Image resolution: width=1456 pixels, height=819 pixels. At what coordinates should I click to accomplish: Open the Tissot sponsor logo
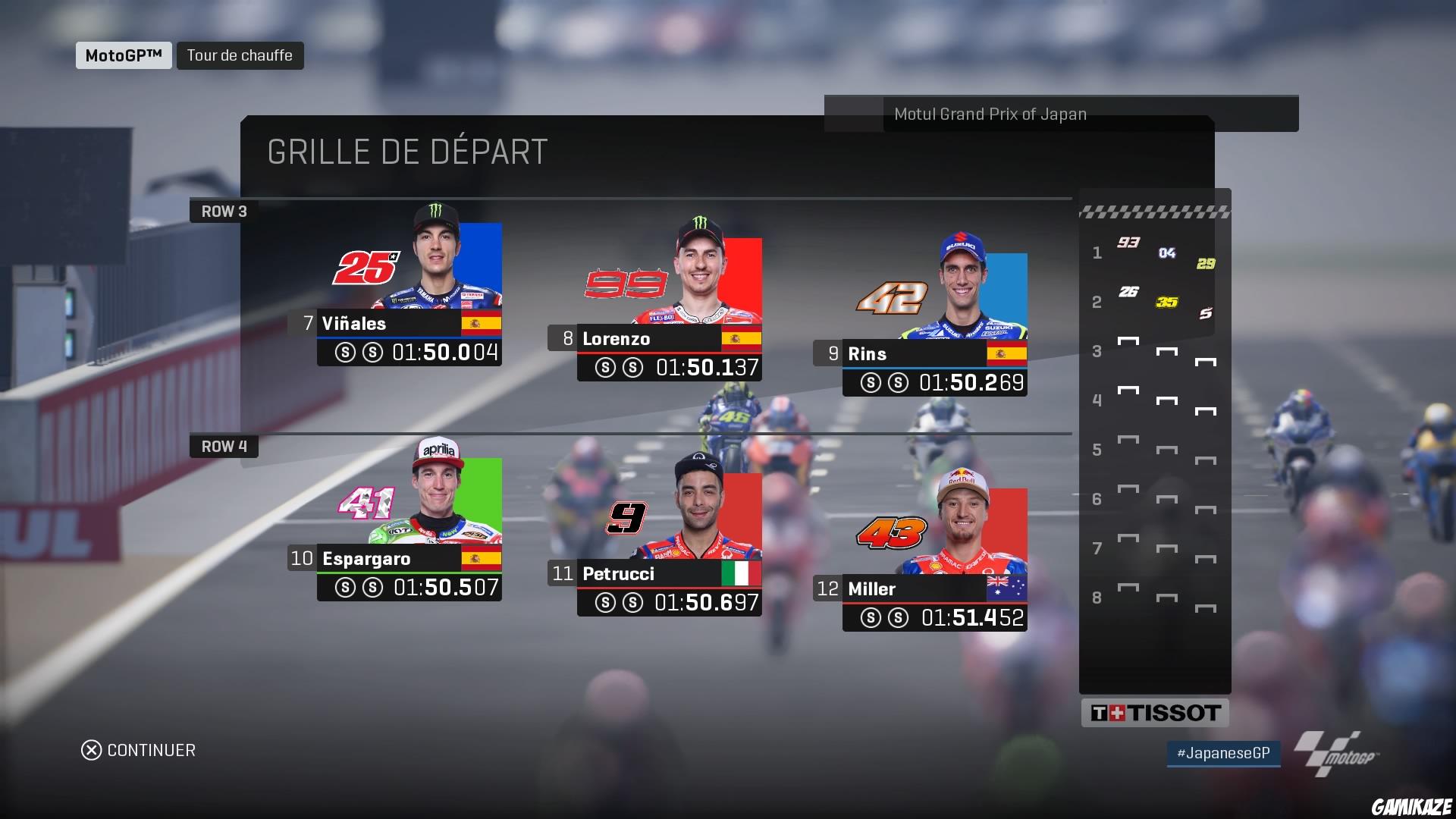pos(1155,712)
